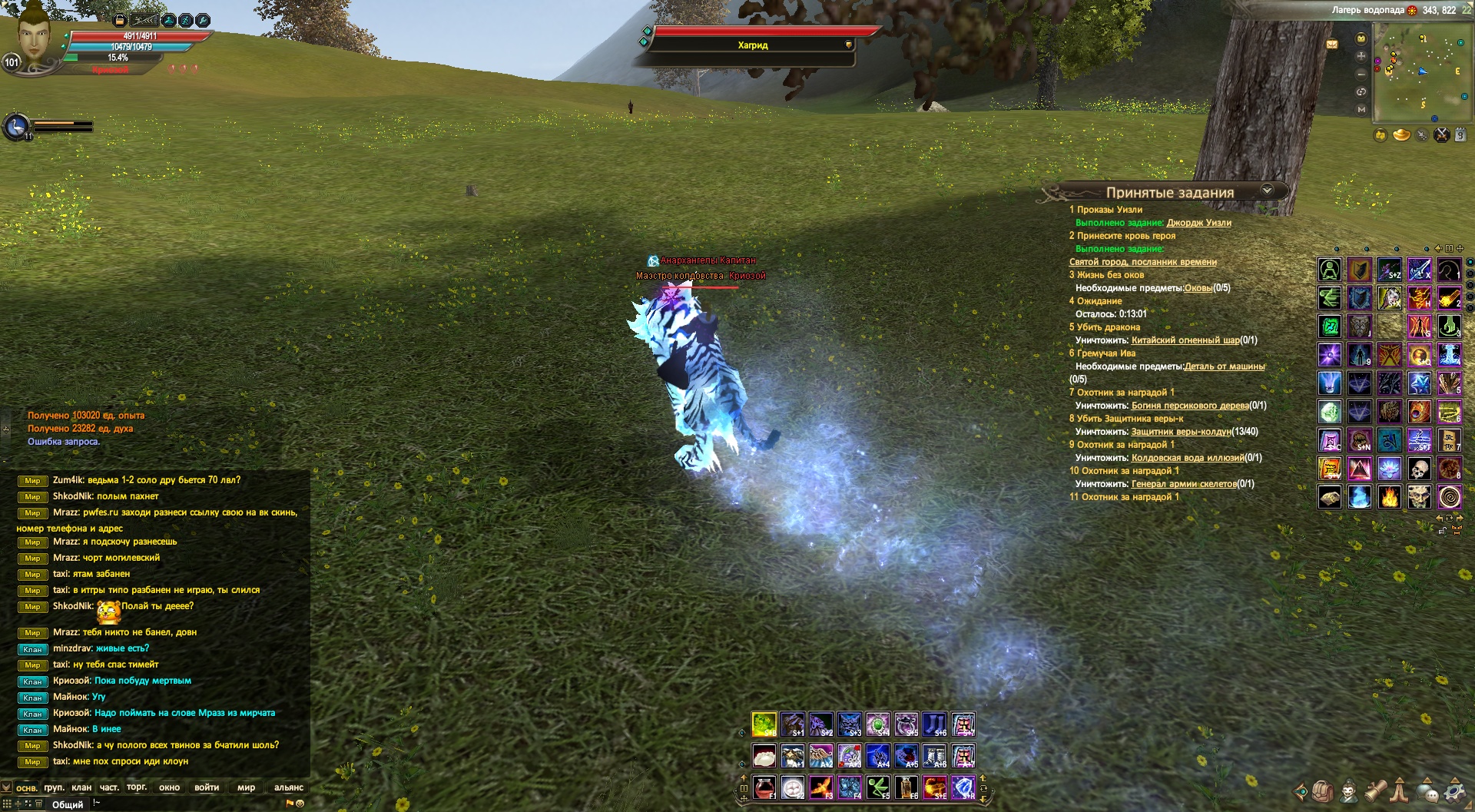
Task: Open the gold ingot shop icon
Action: click(1401, 136)
